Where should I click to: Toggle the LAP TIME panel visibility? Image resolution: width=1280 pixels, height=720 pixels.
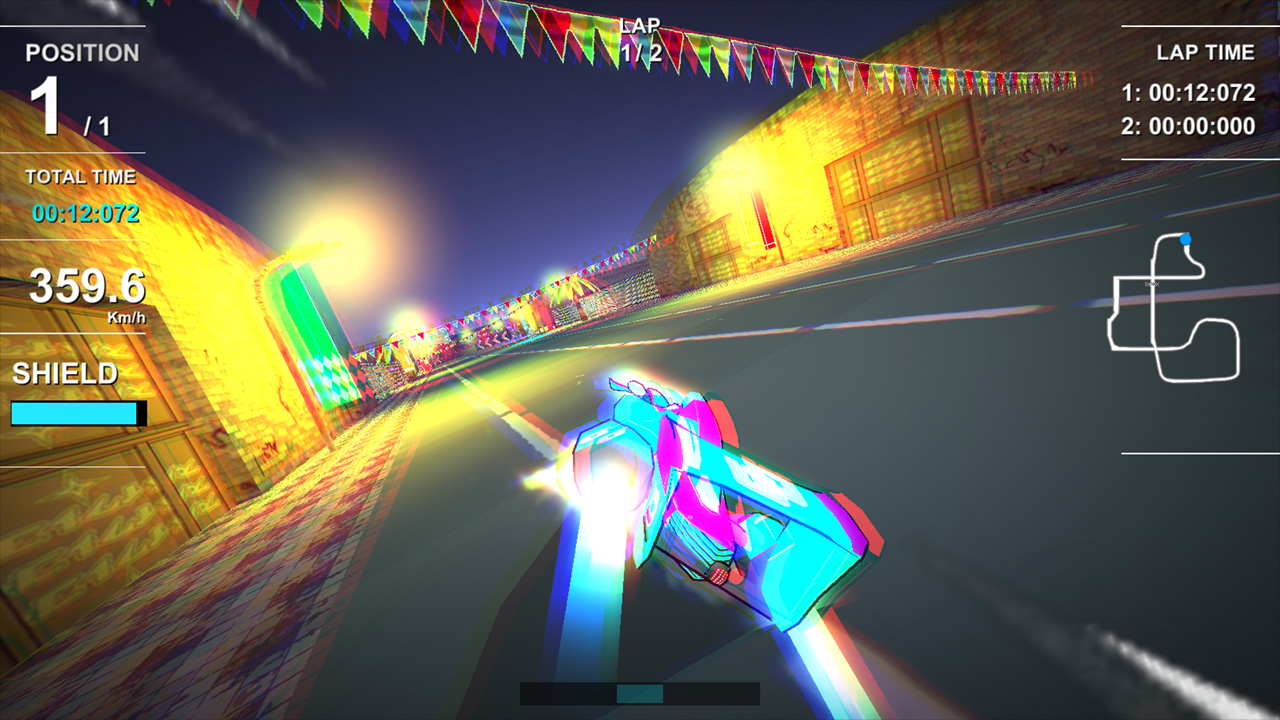tap(1205, 52)
